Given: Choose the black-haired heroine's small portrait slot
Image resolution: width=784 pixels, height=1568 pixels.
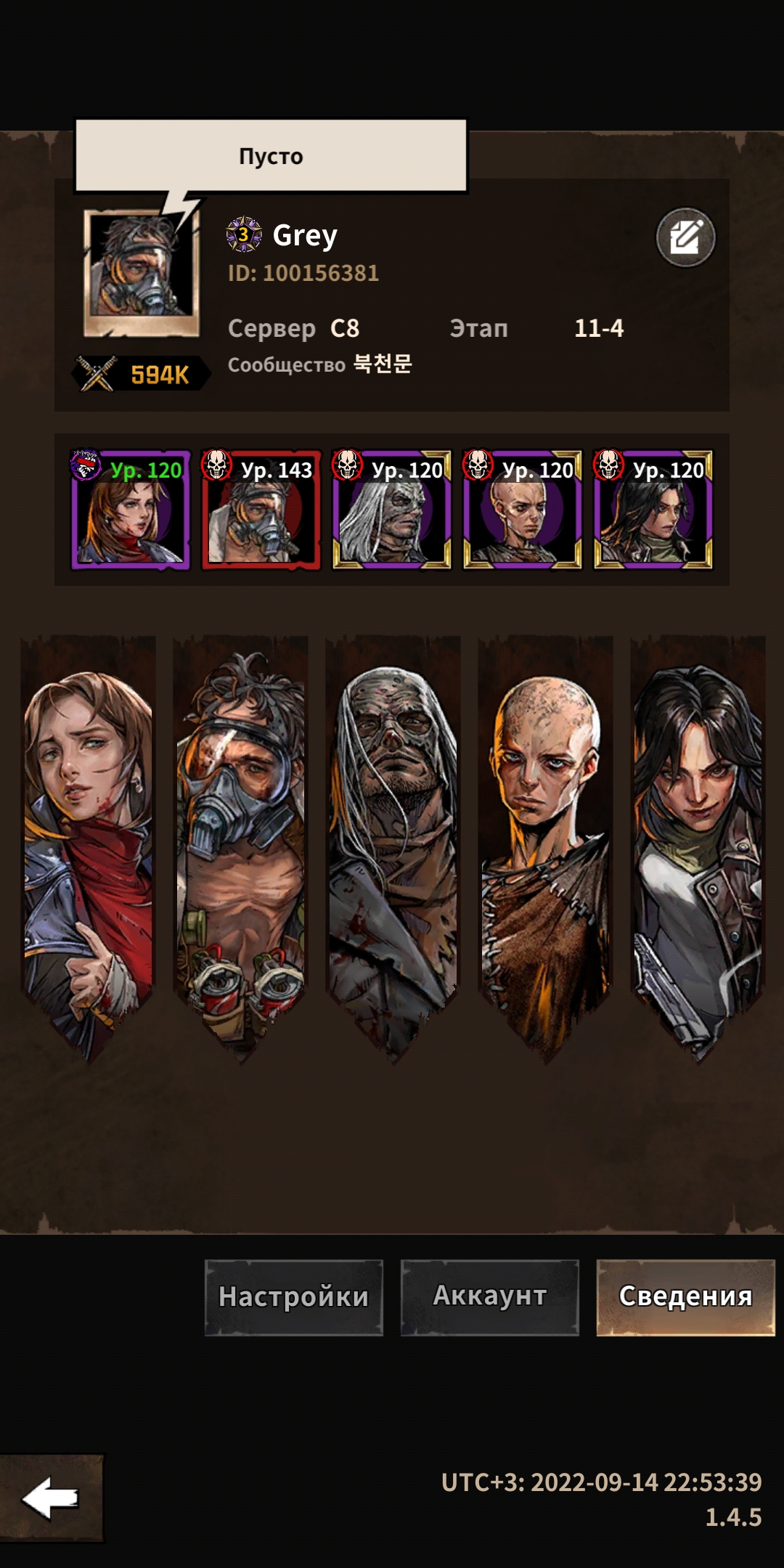Looking at the screenshot, I should (653, 510).
